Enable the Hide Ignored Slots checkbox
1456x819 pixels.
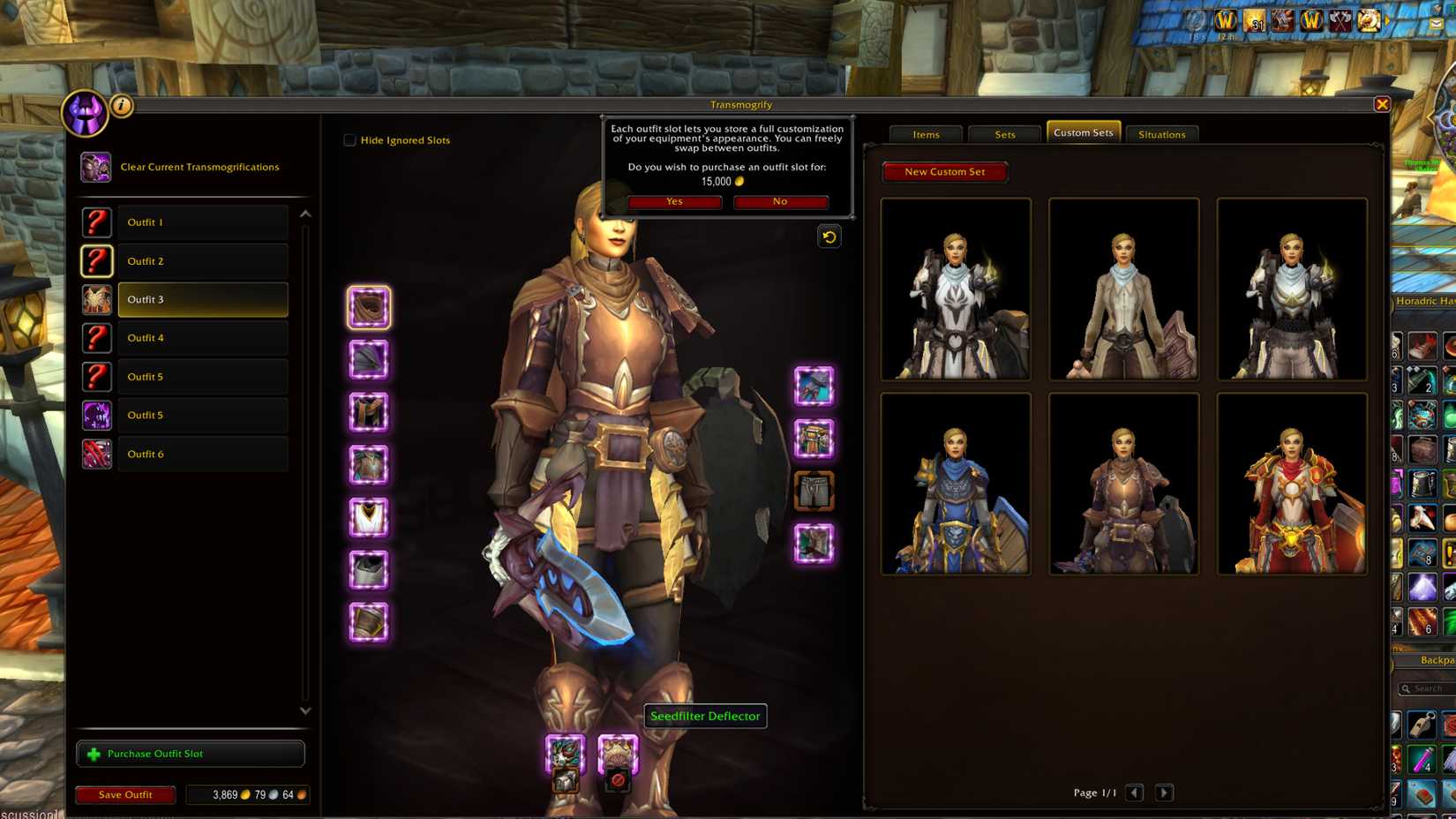(349, 139)
